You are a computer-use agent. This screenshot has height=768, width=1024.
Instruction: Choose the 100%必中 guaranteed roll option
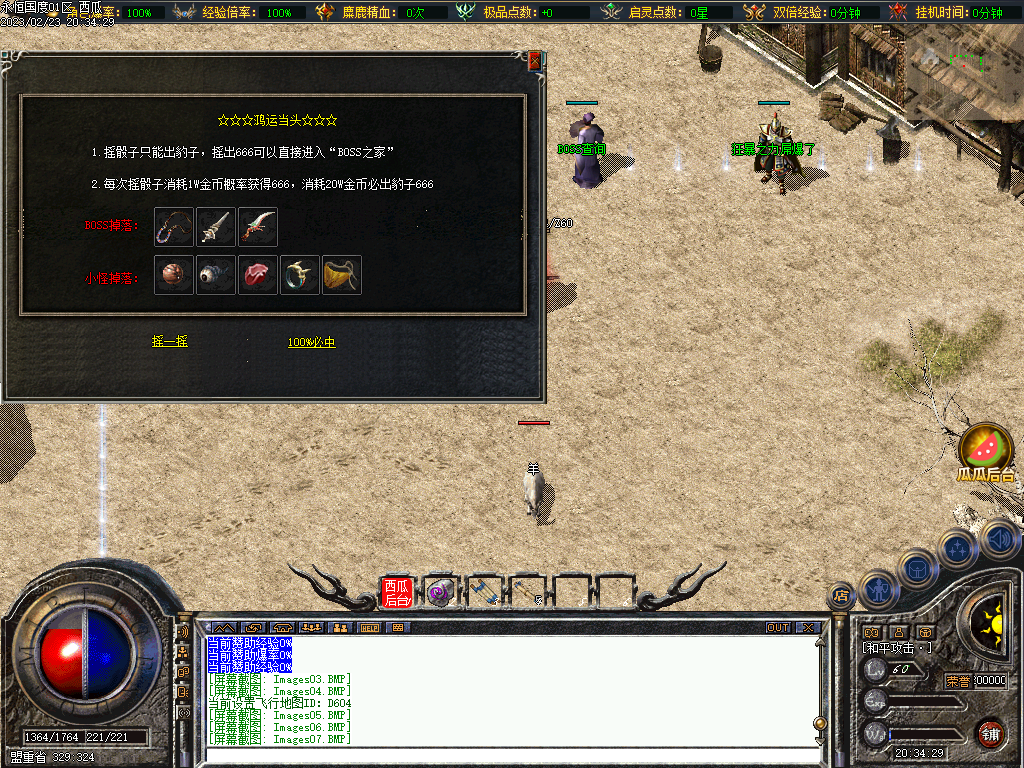[x=311, y=342]
